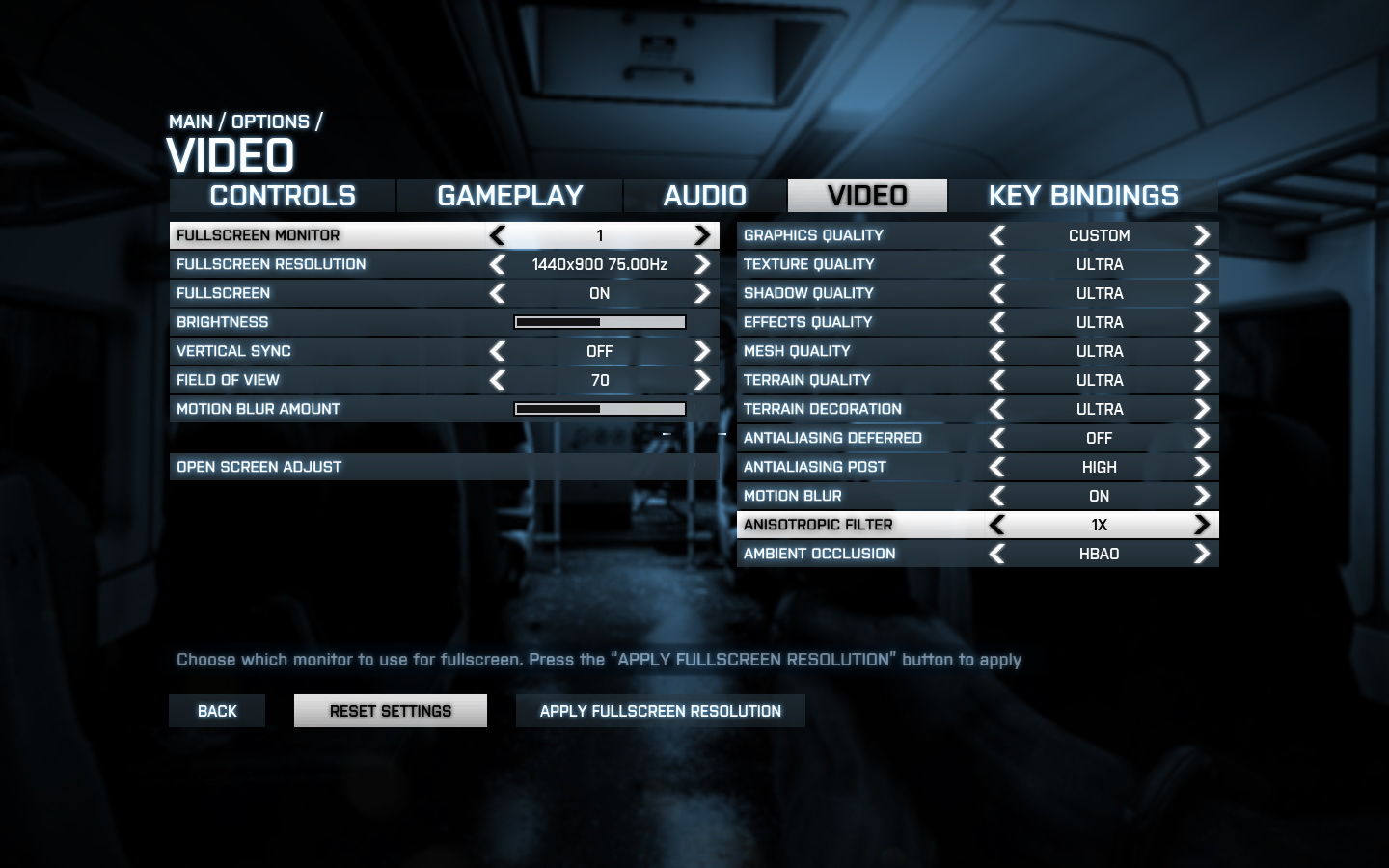Toggle Vertical Sync with its right arrow
This screenshot has width=1389, height=868.
point(702,351)
